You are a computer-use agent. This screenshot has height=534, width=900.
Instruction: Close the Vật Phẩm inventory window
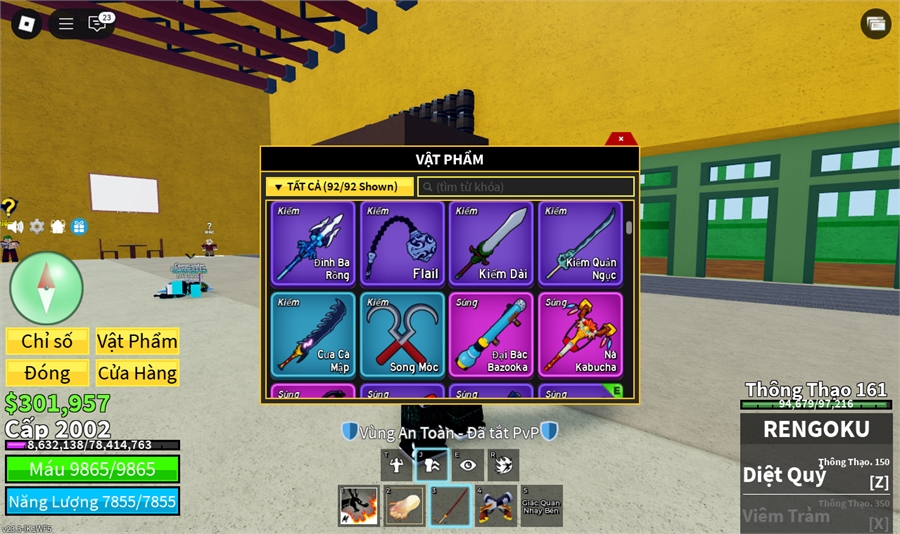(621, 139)
